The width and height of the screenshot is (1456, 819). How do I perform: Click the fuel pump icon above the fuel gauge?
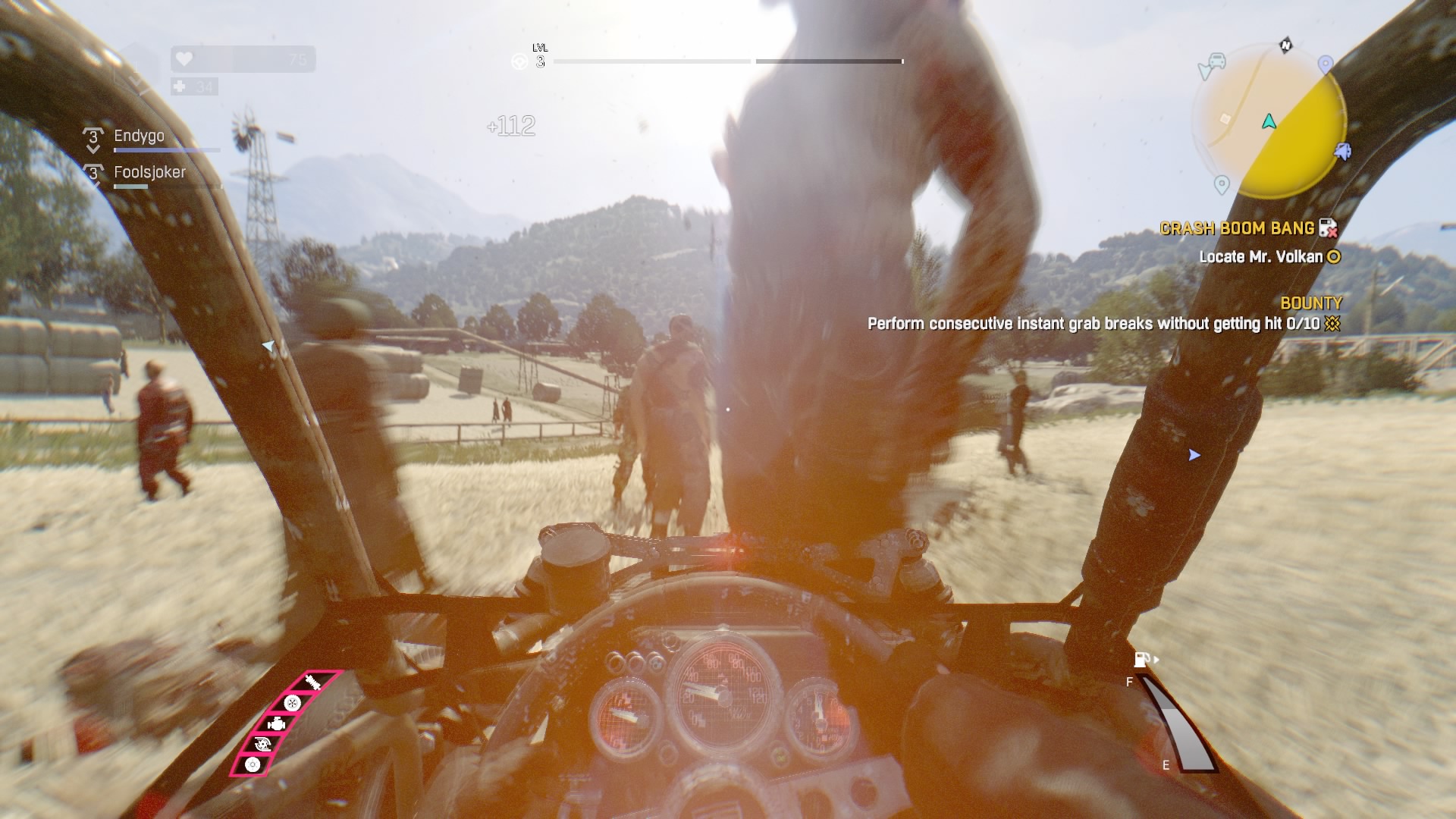(x=1139, y=660)
